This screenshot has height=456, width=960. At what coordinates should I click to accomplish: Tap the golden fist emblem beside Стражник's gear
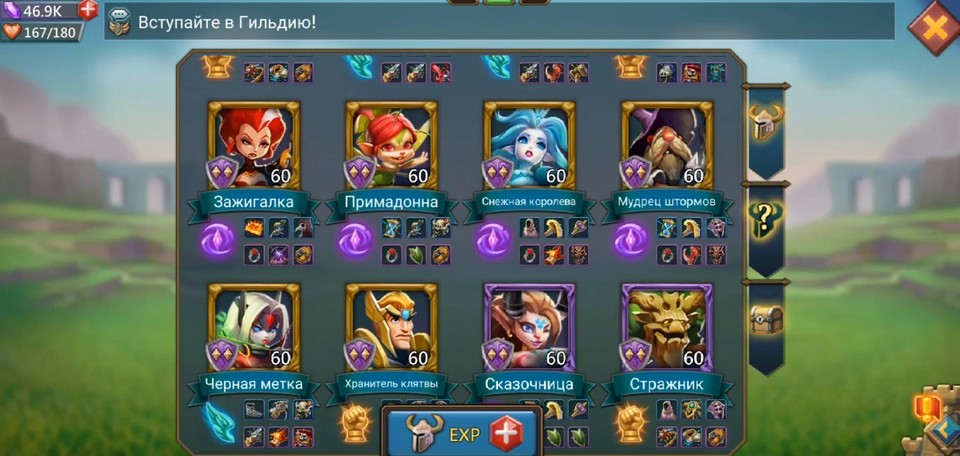(x=630, y=422)
